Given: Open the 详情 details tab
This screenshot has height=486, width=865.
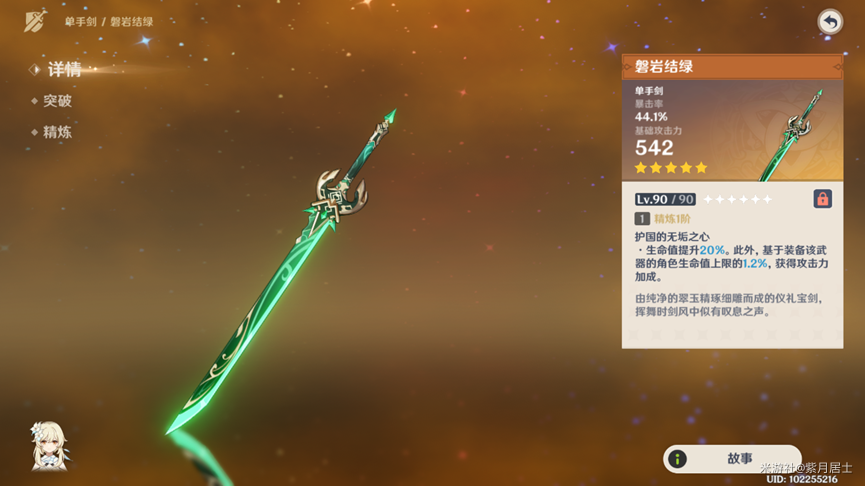Looking at the screenshot, I should [x=64, y=70].
